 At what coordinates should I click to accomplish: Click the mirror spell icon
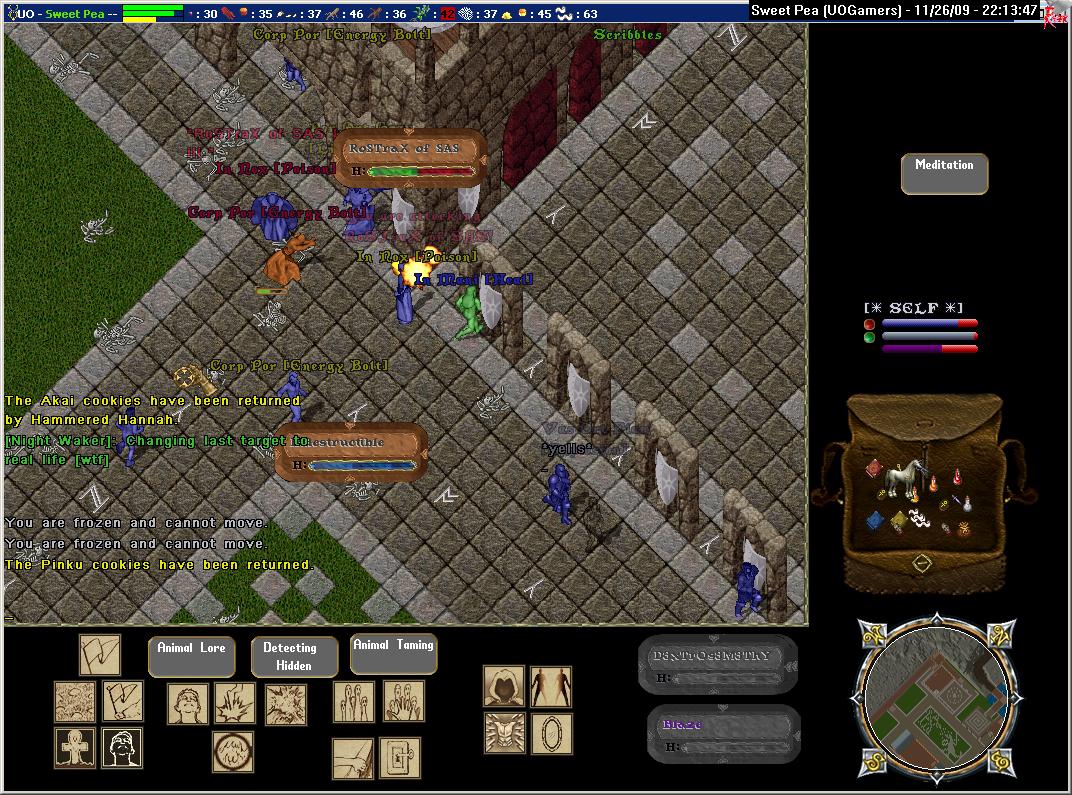pyautogui.click(x=551, y=732)
